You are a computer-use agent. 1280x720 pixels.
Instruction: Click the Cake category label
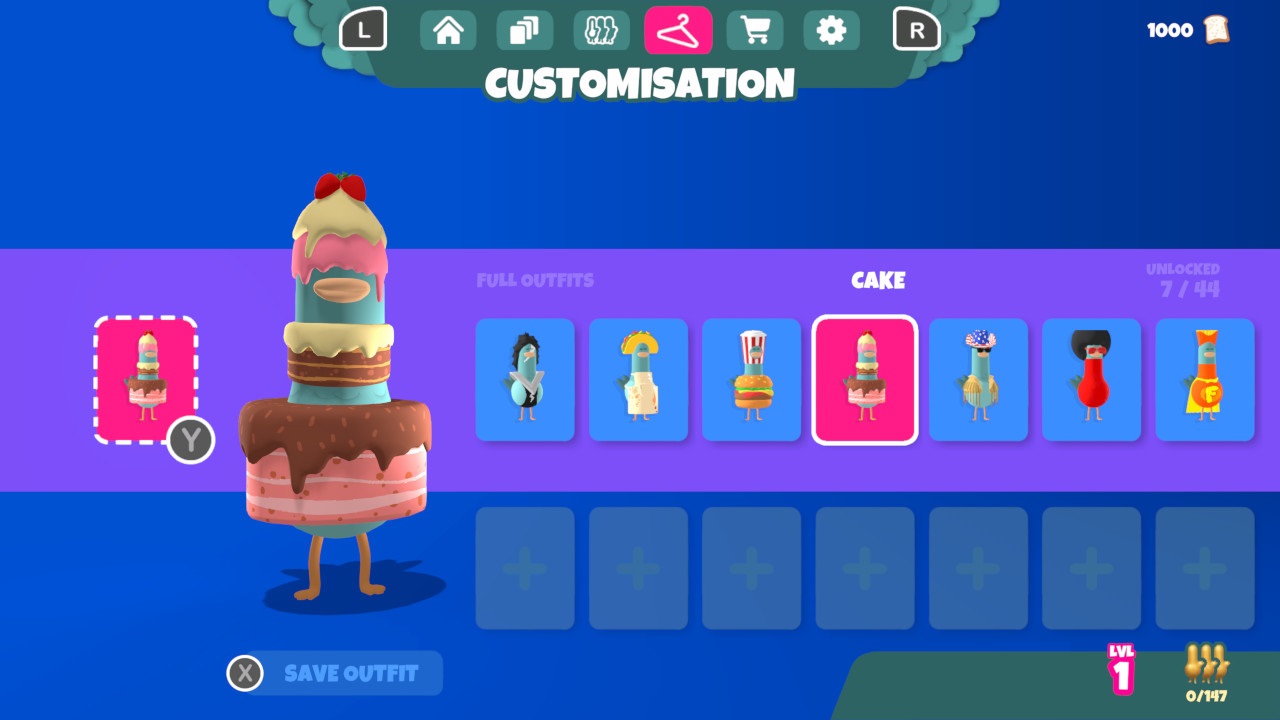pyautogui.click(x=878, y=280)
